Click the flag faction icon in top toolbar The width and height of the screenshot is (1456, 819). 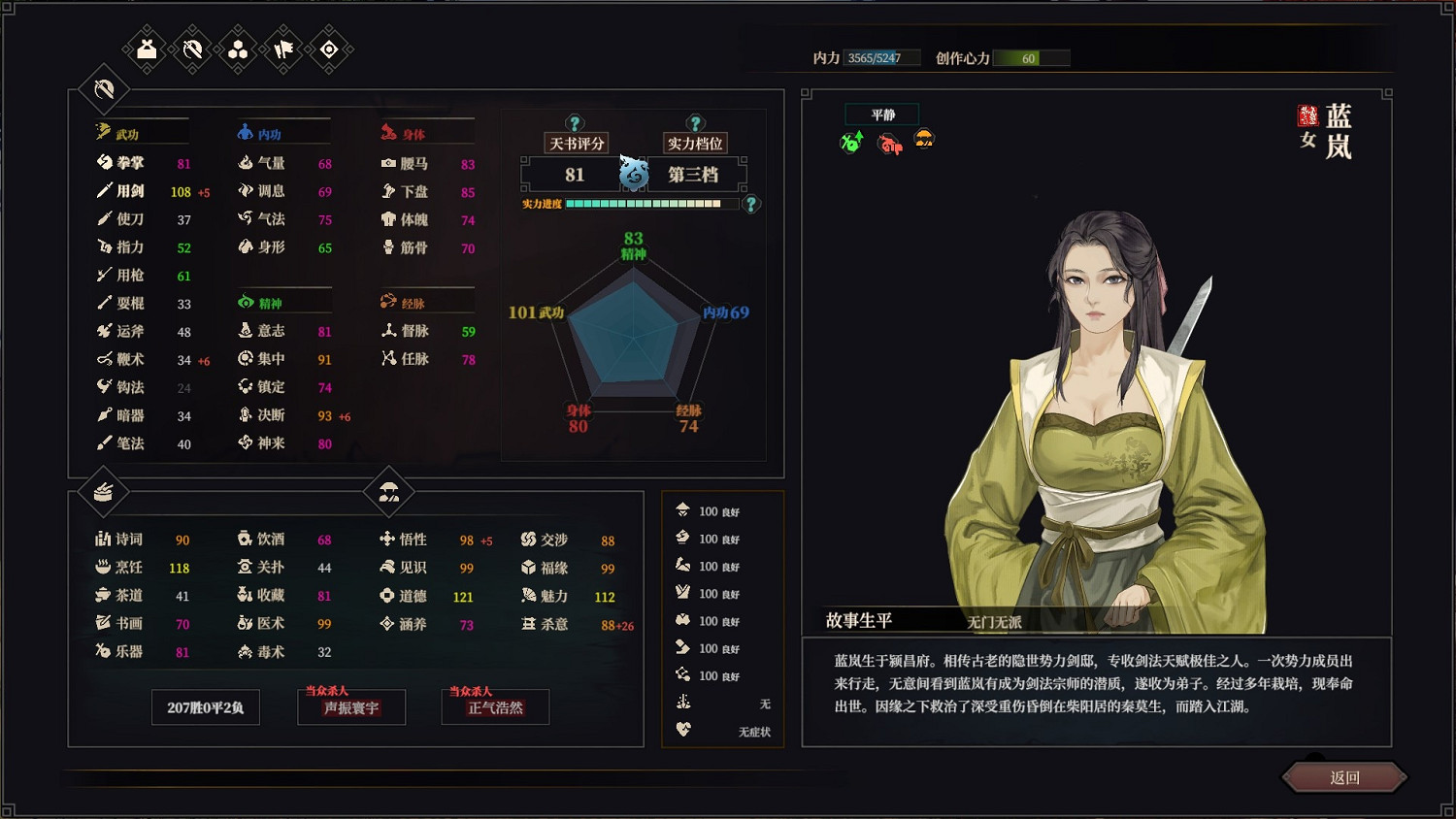click(x=281, y=49)
